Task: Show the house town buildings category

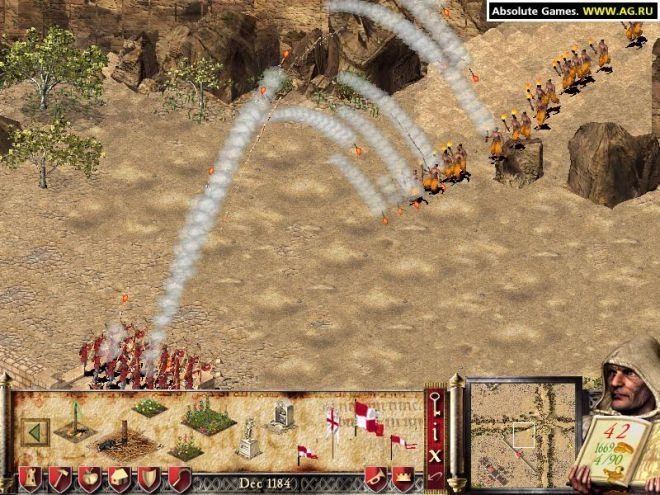Action: [118, 478]
